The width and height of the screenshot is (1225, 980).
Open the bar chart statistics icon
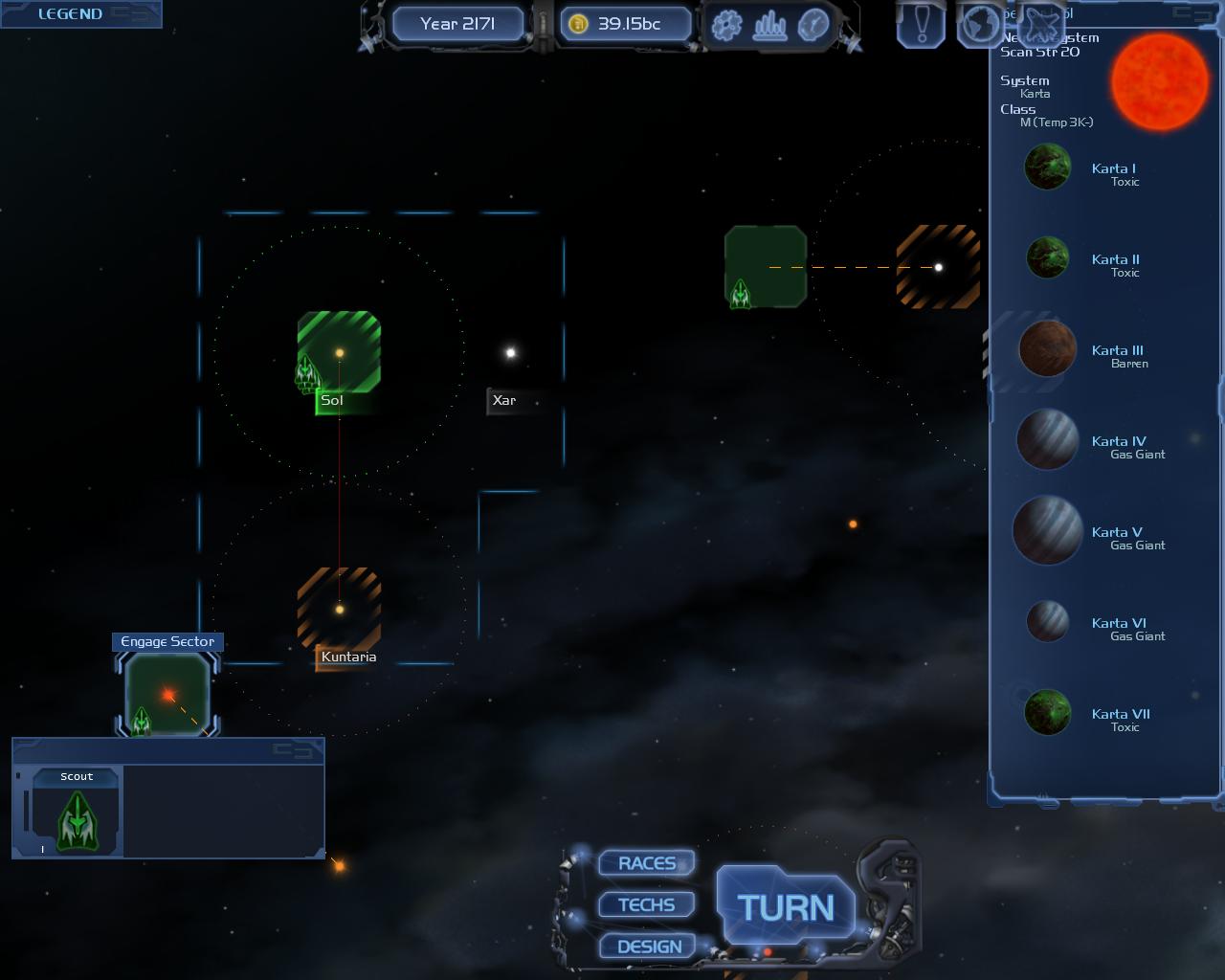click(x=769, y=25)
